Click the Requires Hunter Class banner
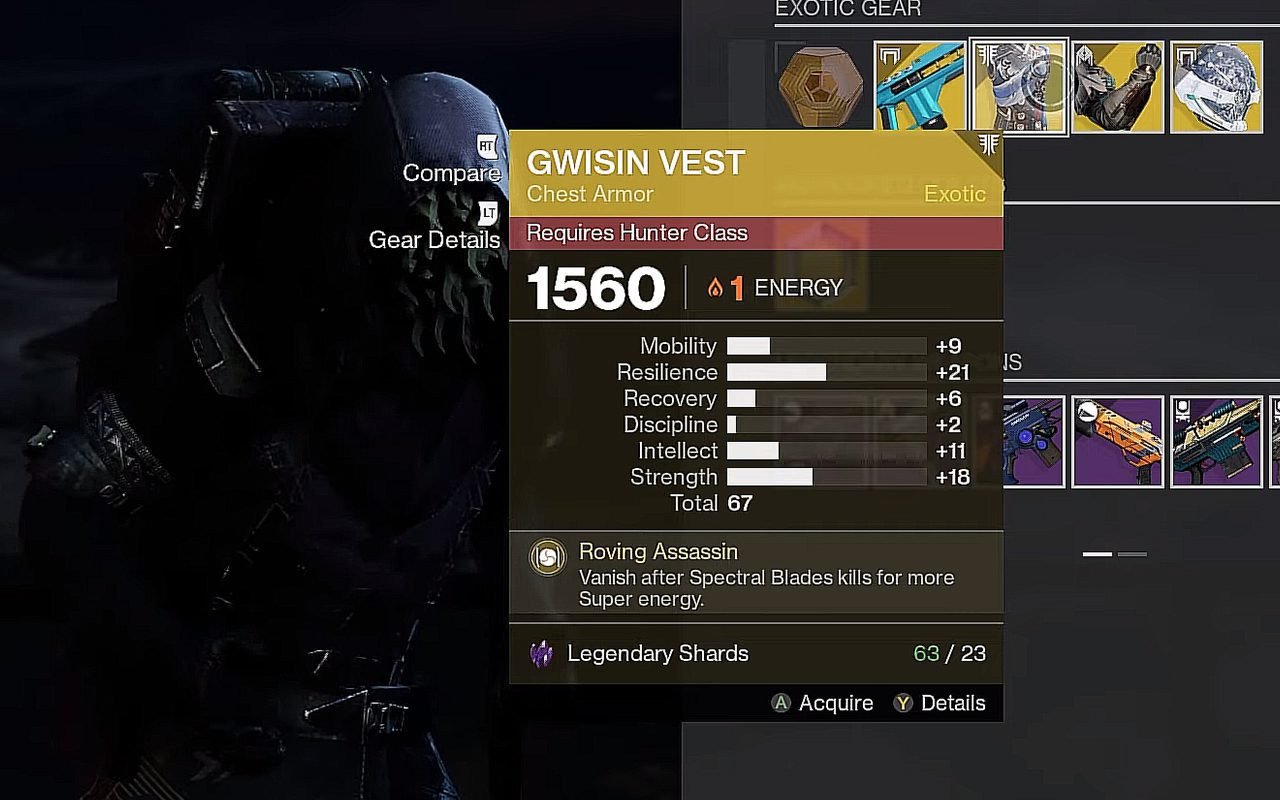1280x800 pixels. (x=636, y=232)
